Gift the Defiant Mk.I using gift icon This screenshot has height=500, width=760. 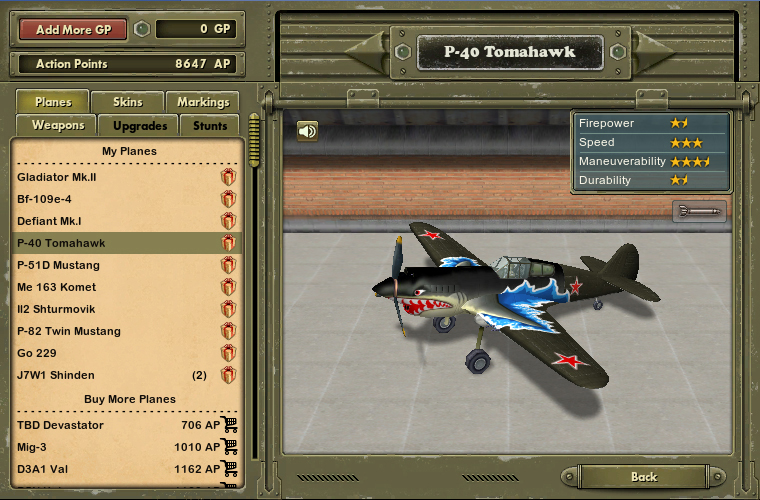click(228, 221)
